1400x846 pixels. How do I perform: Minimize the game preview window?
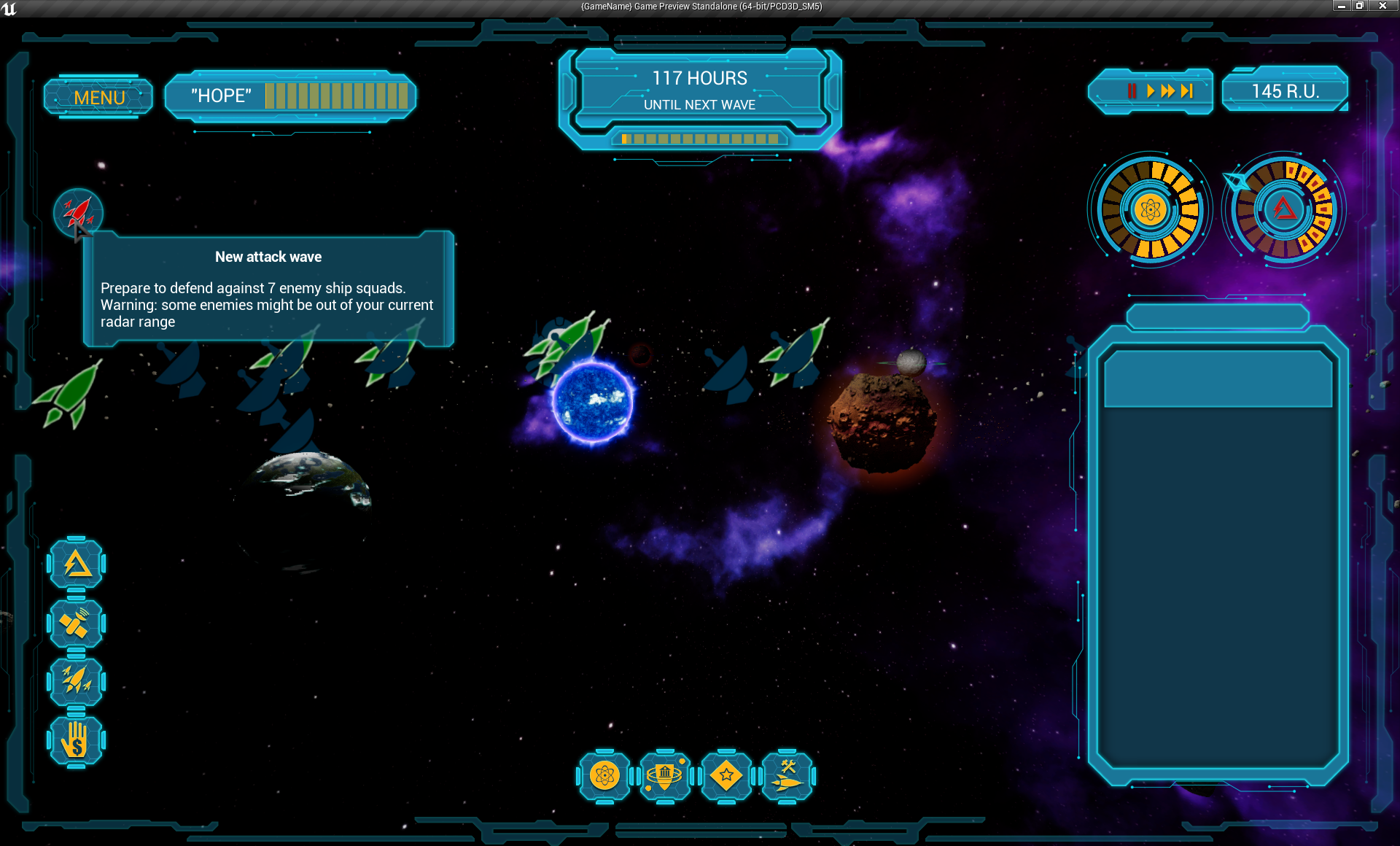pos(1341,6)
